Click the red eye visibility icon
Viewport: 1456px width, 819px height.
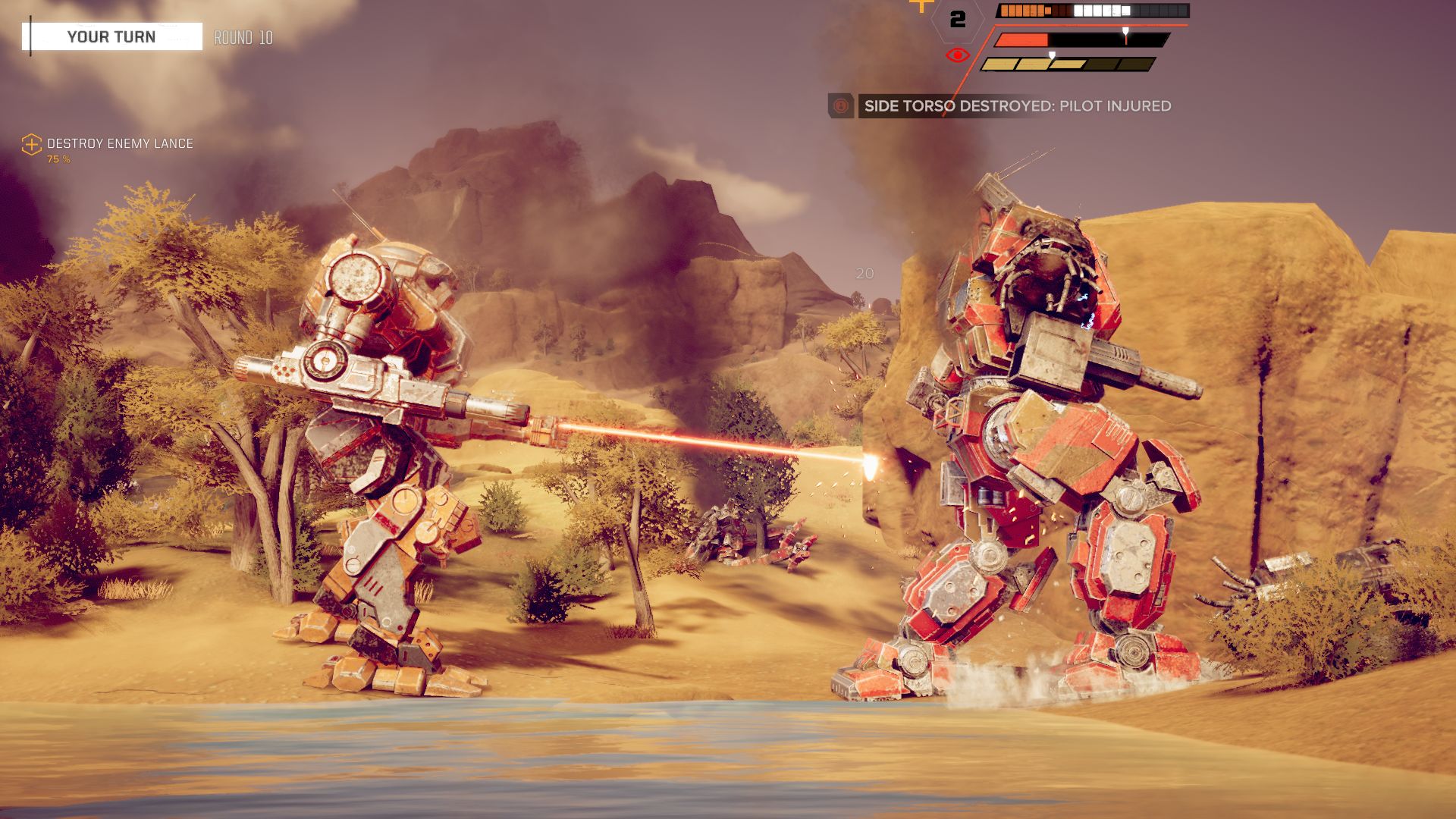click(957, 55)
